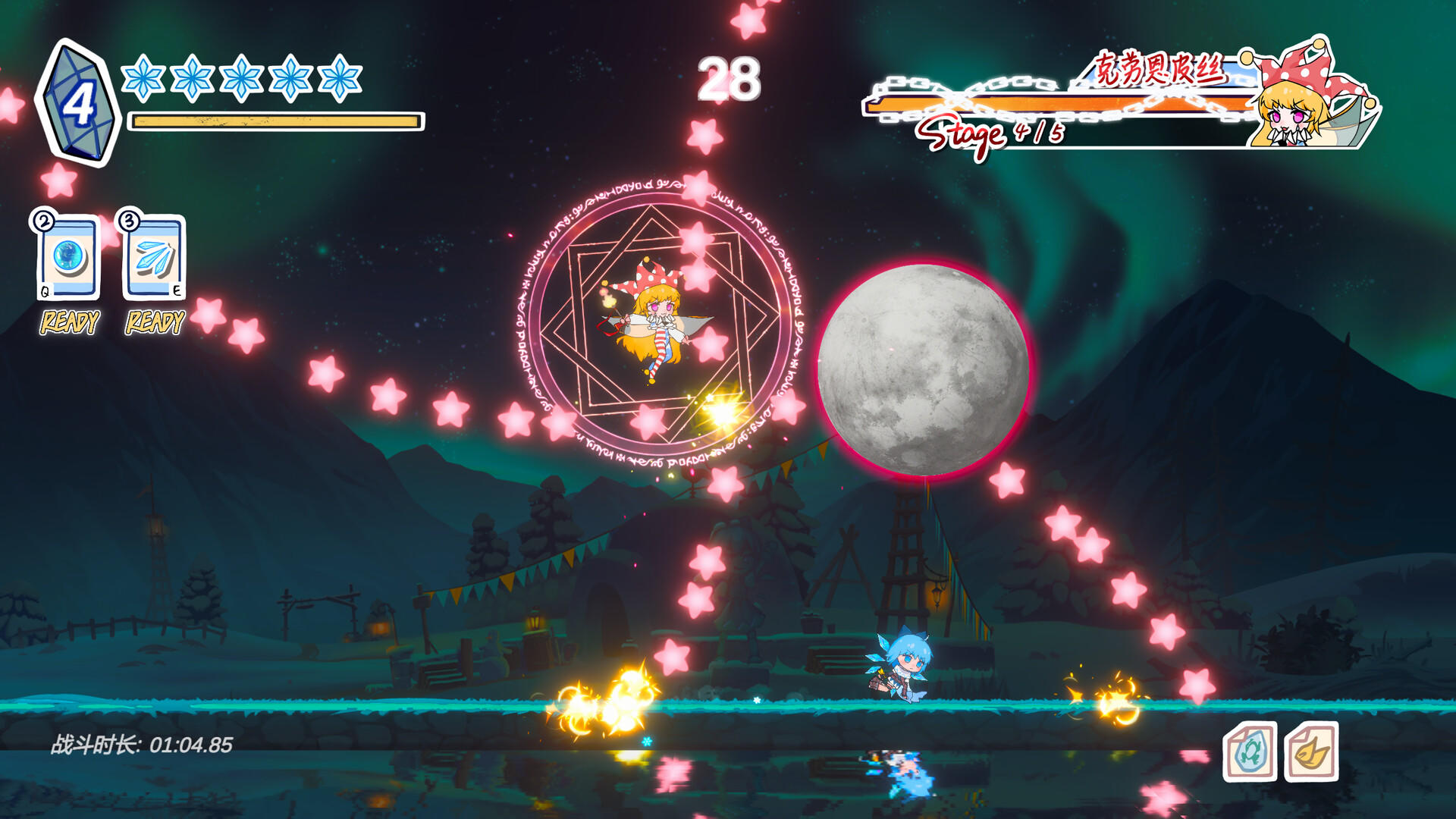Toggle the cooldown badge 3 on E card
This screenshot has height=819, width=1456.
(129, 221)
